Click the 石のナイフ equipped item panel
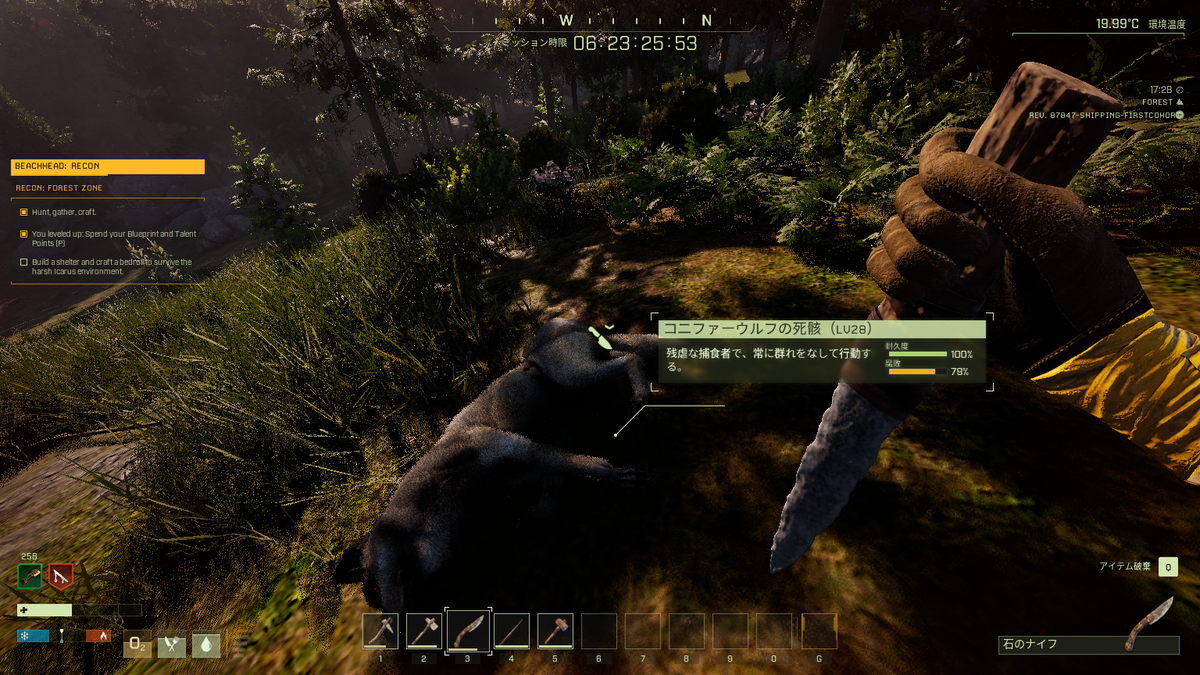The width and height of the screenshot is (1200, 675). point(1088,645)
